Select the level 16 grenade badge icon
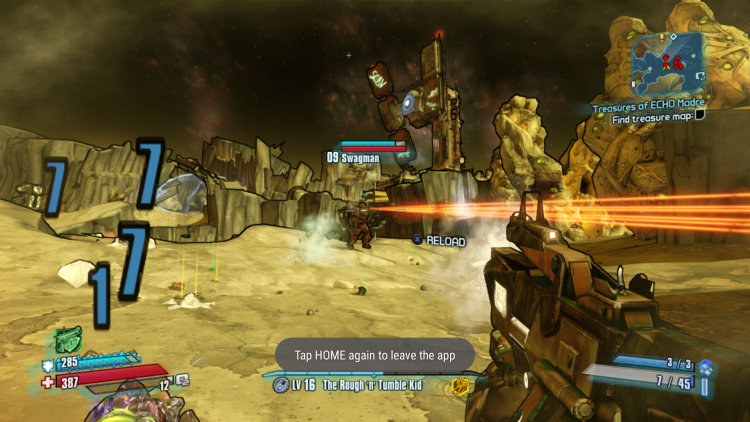The width and height of the screenshot is (750, 422). 281,384
